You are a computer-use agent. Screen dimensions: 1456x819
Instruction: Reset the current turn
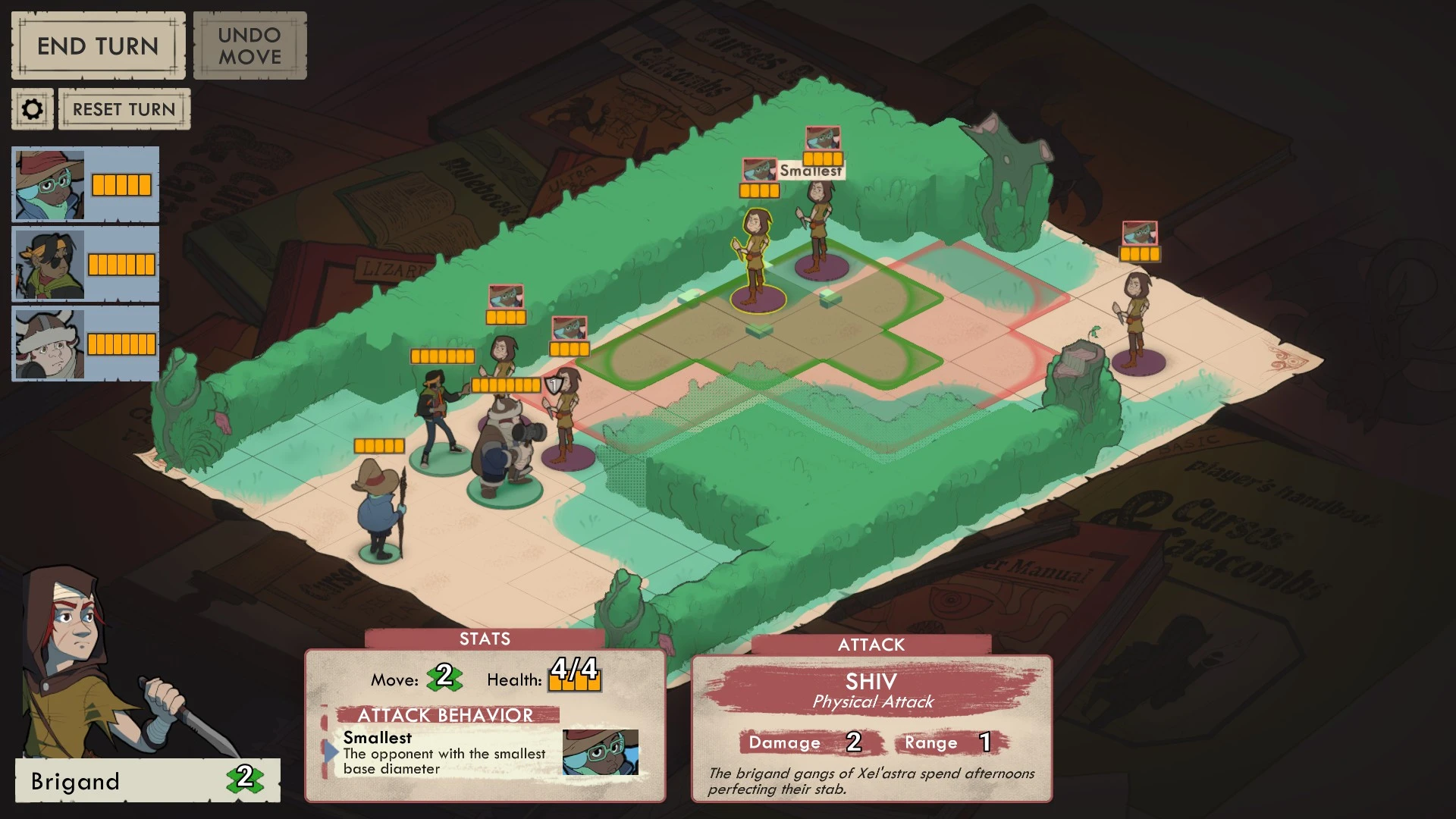[124, 108]
